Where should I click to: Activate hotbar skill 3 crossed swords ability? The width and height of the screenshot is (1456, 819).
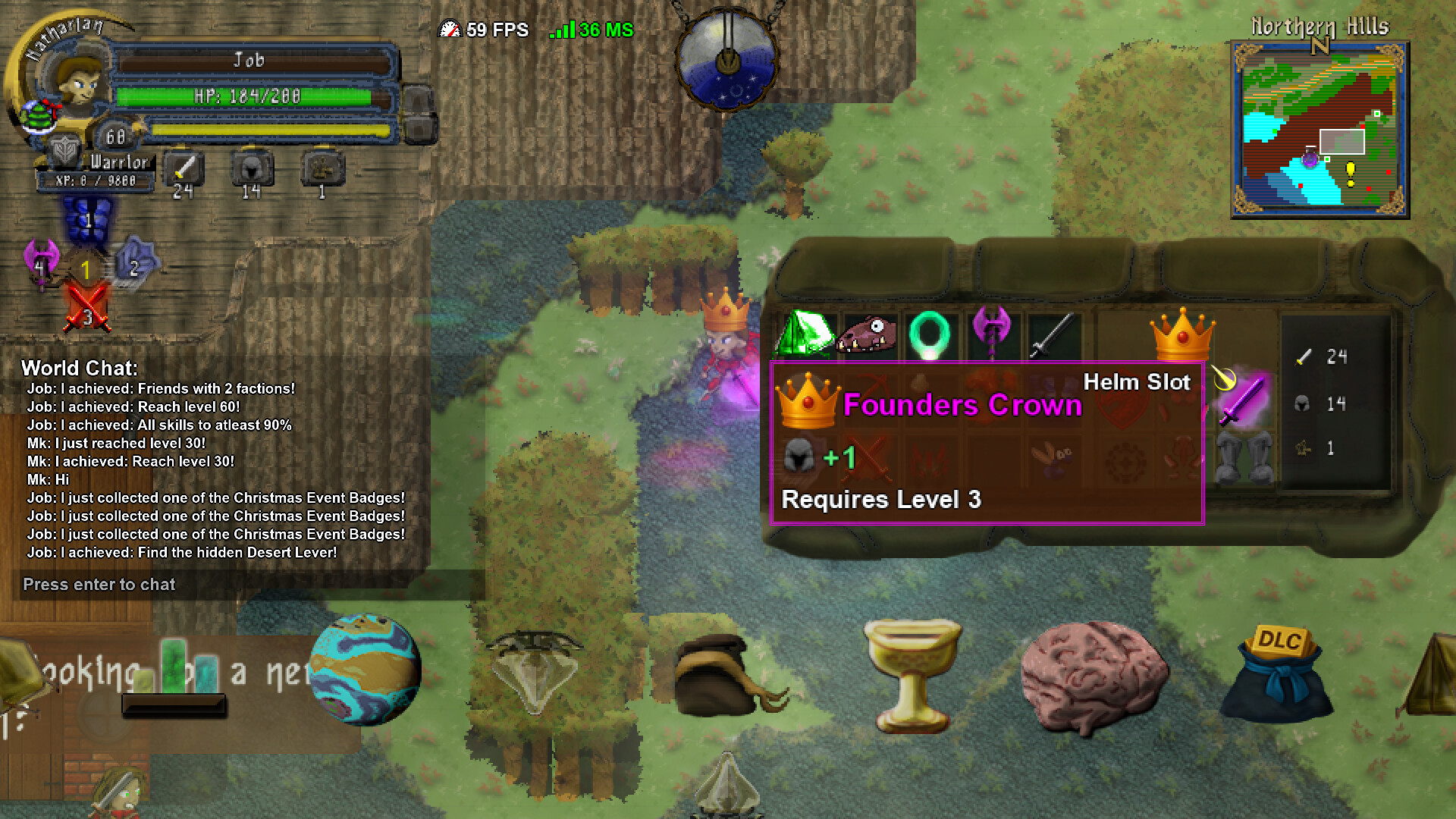pos(86,309)
